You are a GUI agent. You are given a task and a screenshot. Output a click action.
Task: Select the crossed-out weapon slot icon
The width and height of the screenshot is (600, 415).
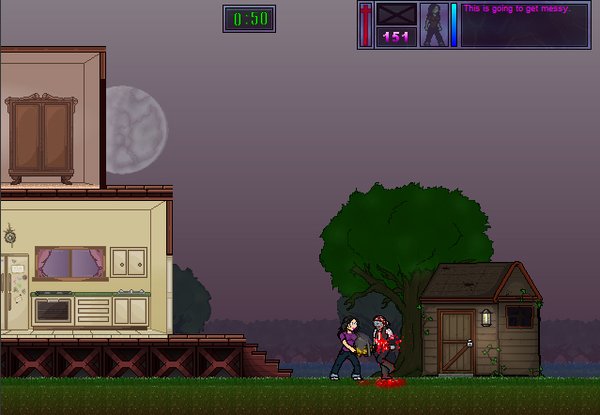point(397,16)
